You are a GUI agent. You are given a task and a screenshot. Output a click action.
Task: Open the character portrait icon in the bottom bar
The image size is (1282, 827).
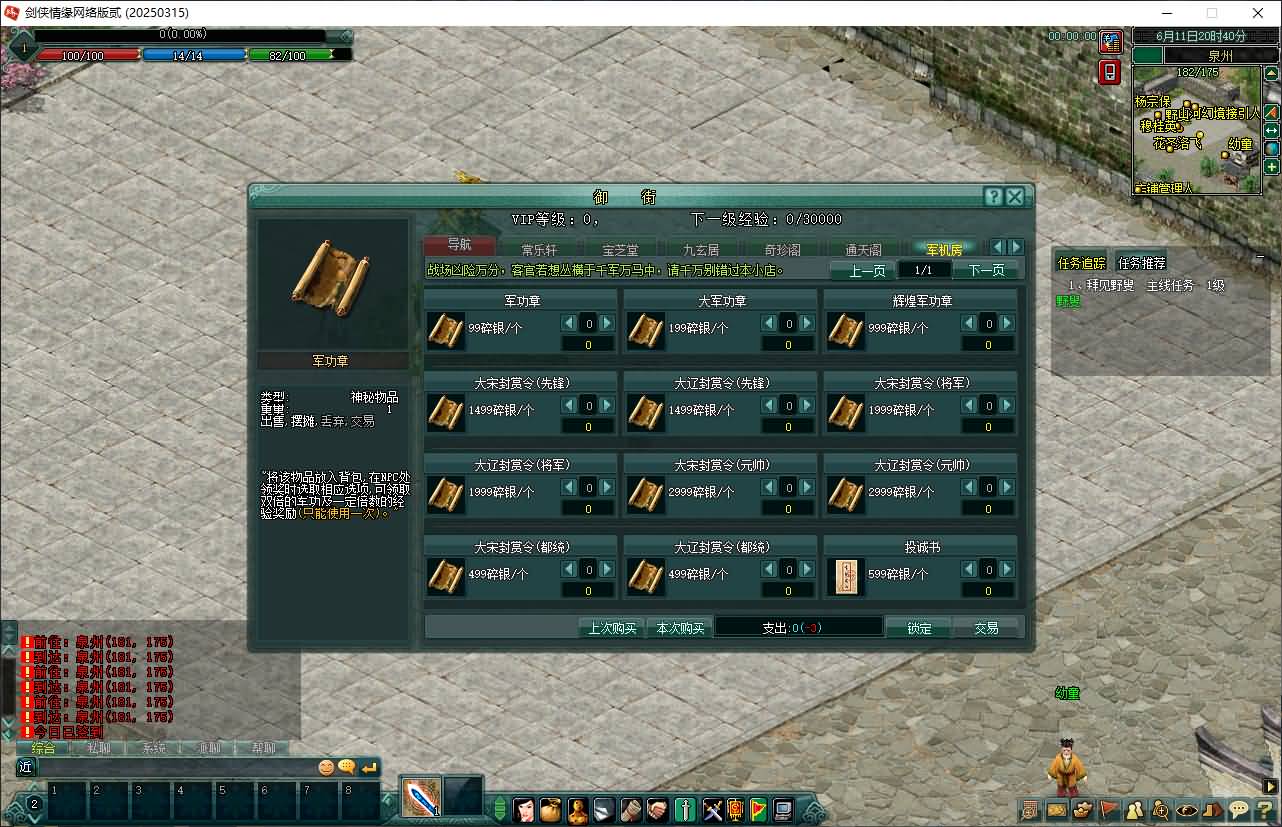point(525,811)
